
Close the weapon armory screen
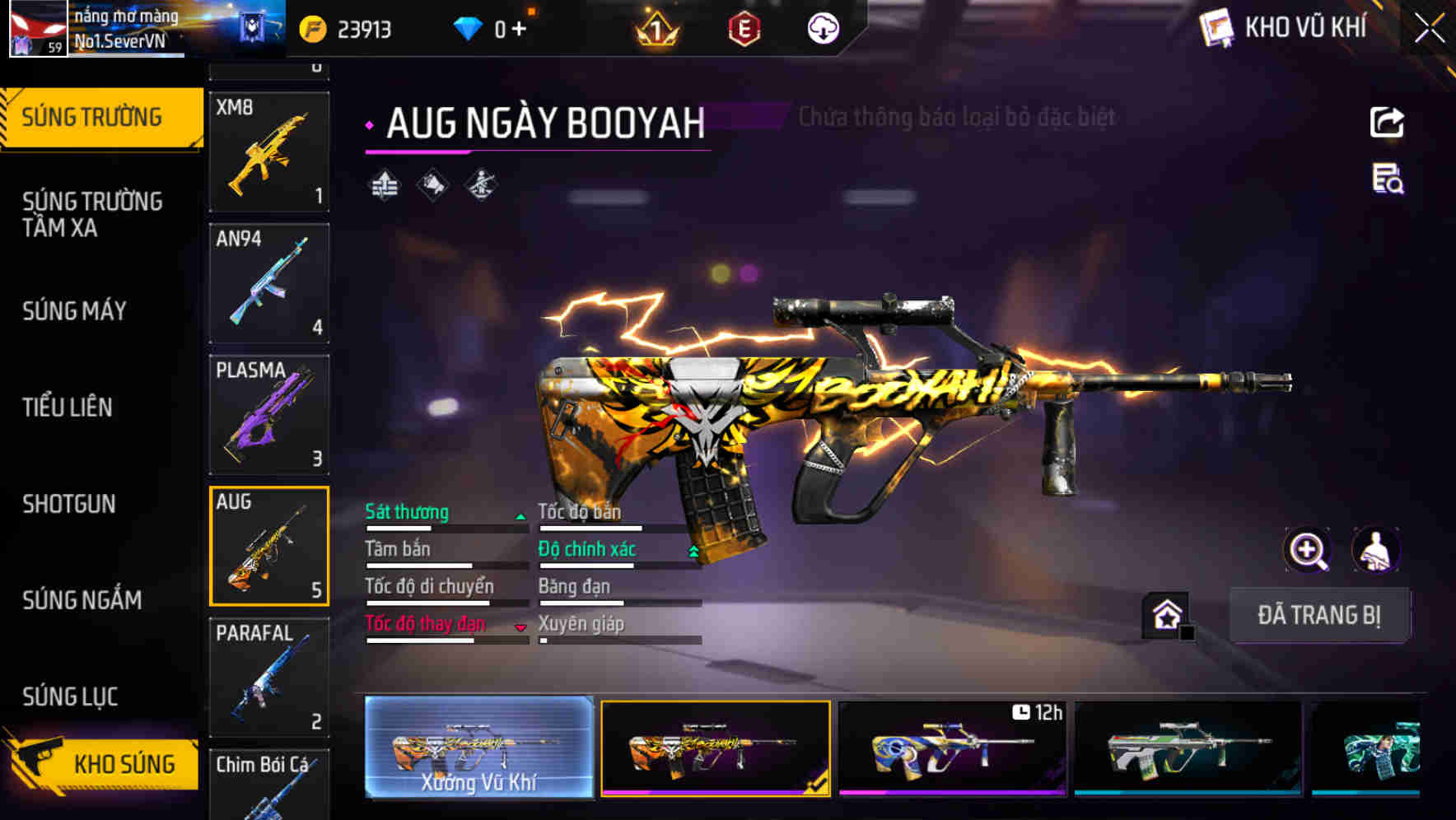tap(1429, 29)
